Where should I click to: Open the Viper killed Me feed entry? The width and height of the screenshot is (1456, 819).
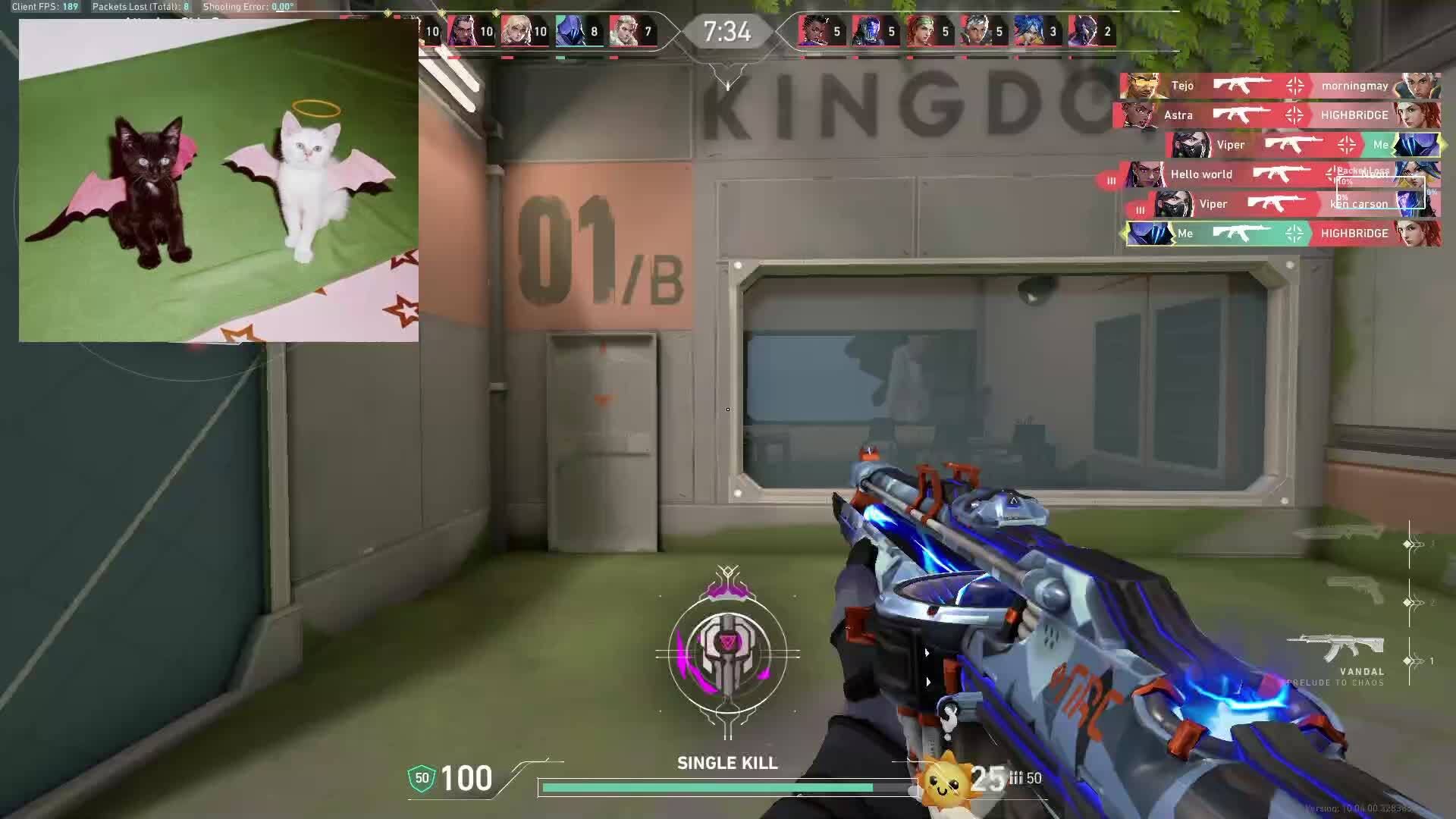click(x=1303, y=145)
